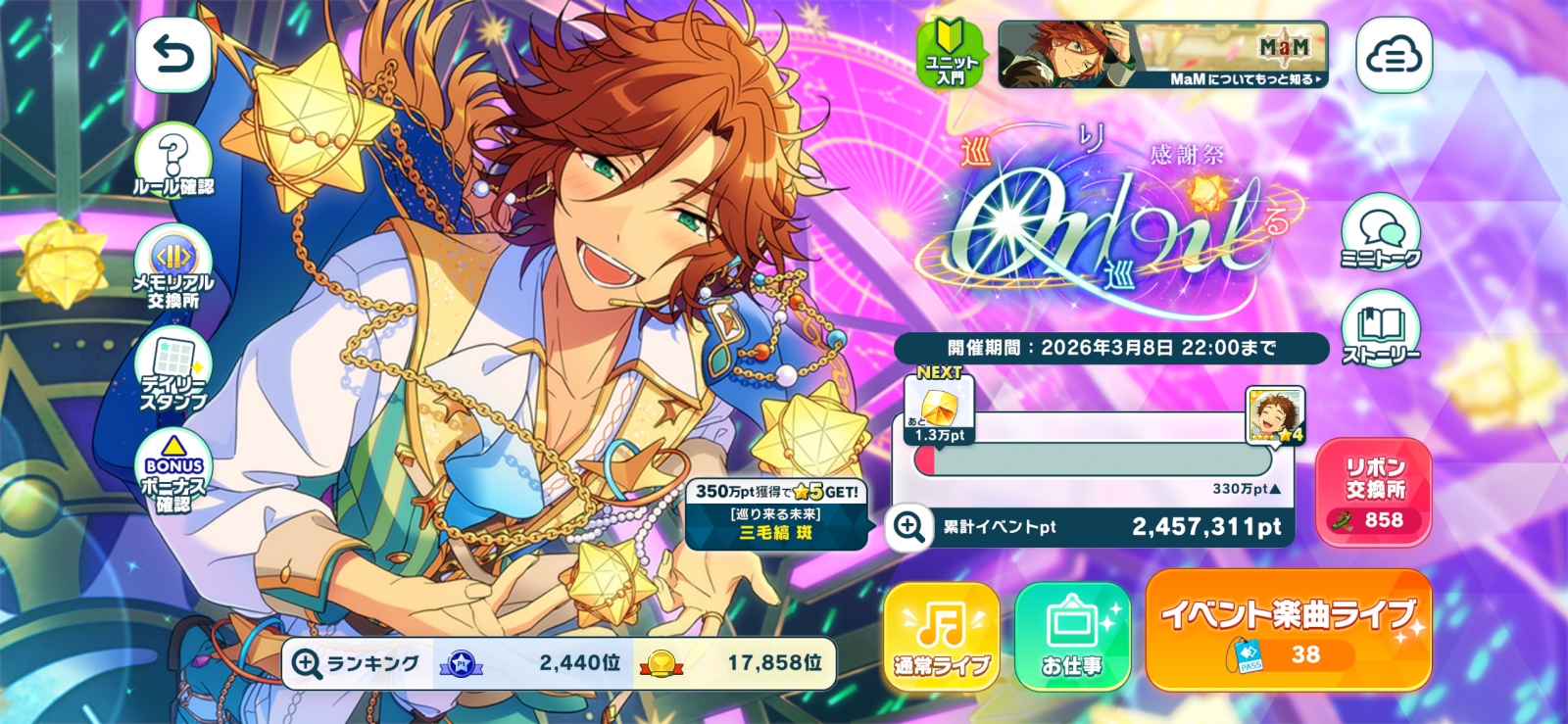The width and height of the screenshot is (1568, 724).
Task: Start イベント楽曲ライブ event song live
Action: [1288, 630]
